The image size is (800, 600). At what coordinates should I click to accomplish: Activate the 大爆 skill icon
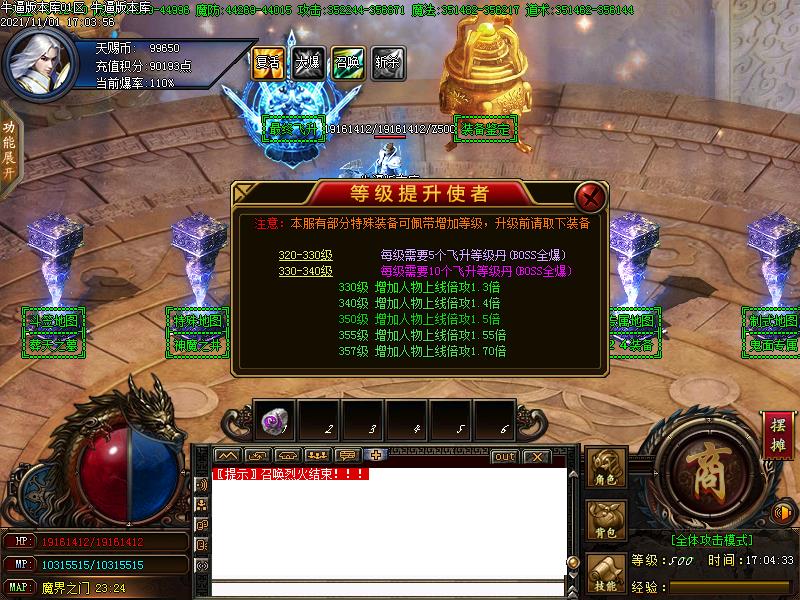pyautogui.click(x=307, y=62)
